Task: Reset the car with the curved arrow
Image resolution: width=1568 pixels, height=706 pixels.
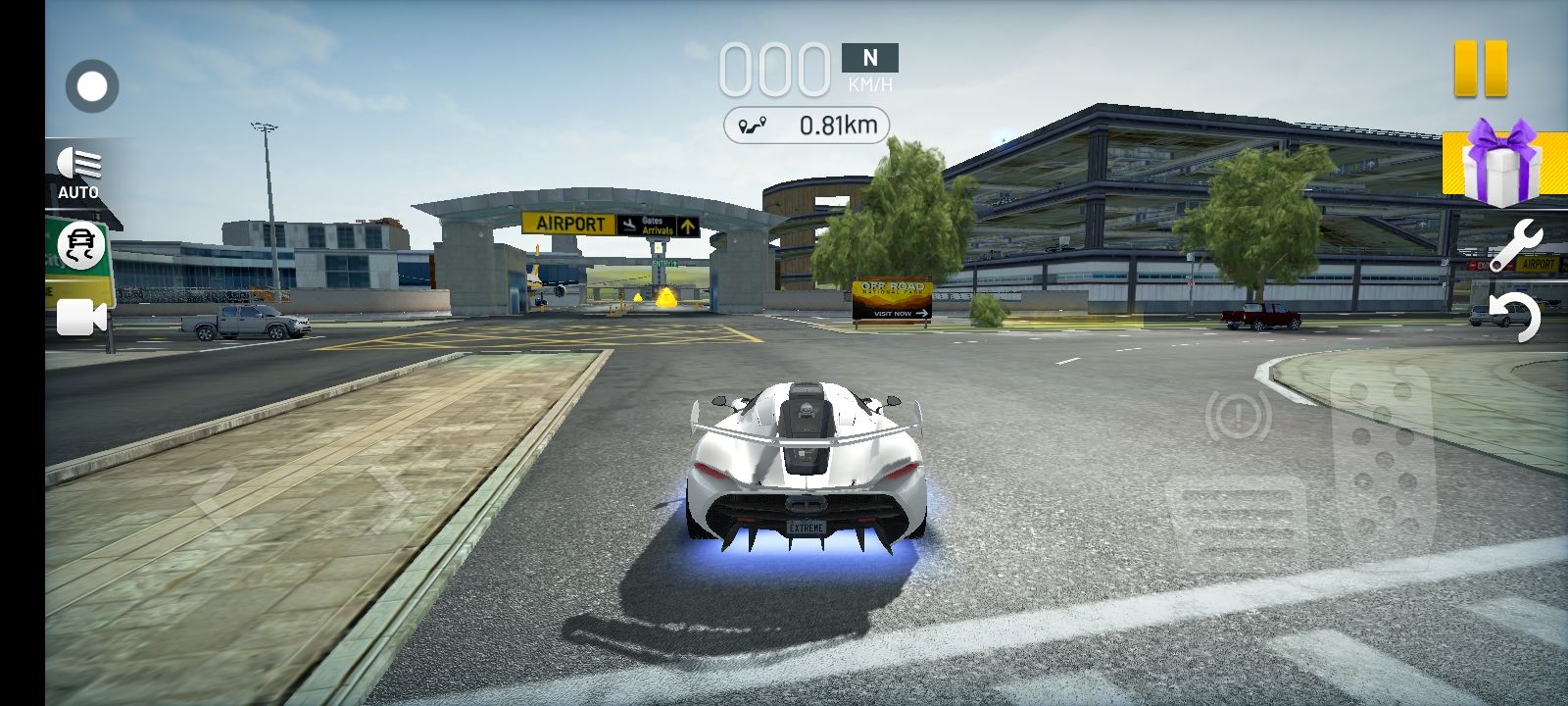Action: tap(1515, 317)
